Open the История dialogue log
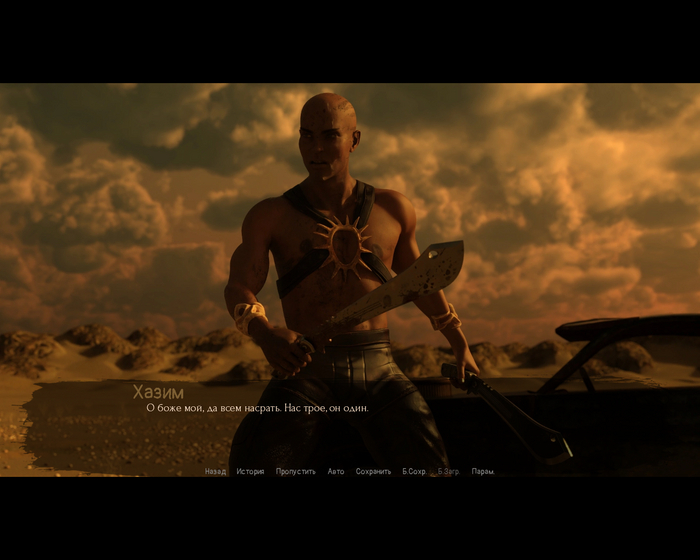700x560 pixels. pos(250,471)
